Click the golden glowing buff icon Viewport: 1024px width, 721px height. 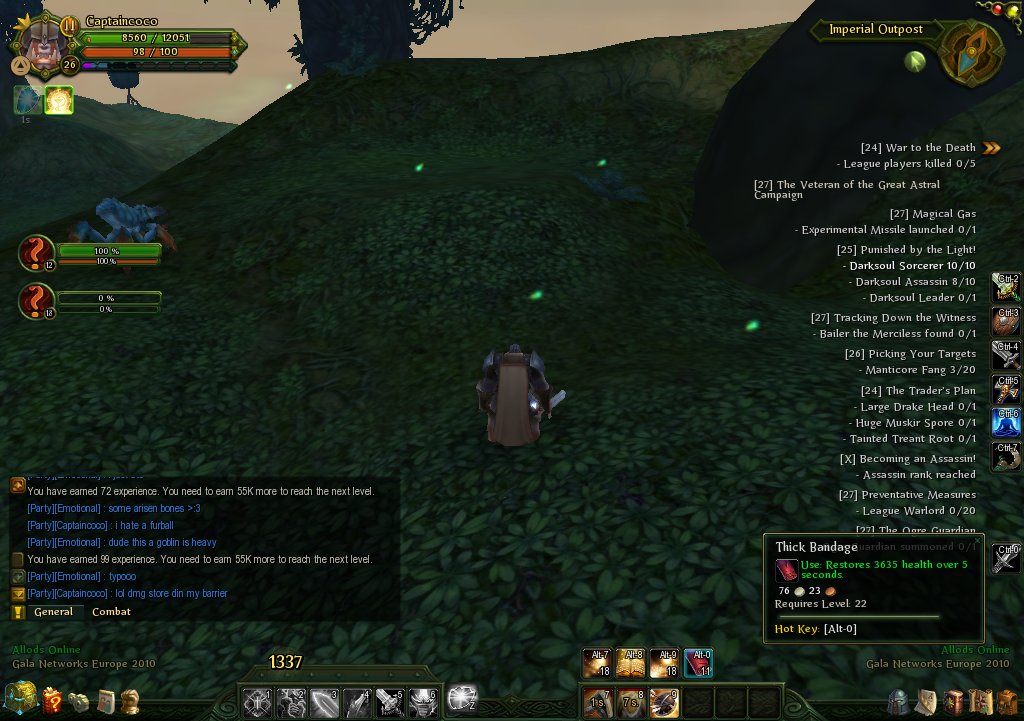coord(59,100)
